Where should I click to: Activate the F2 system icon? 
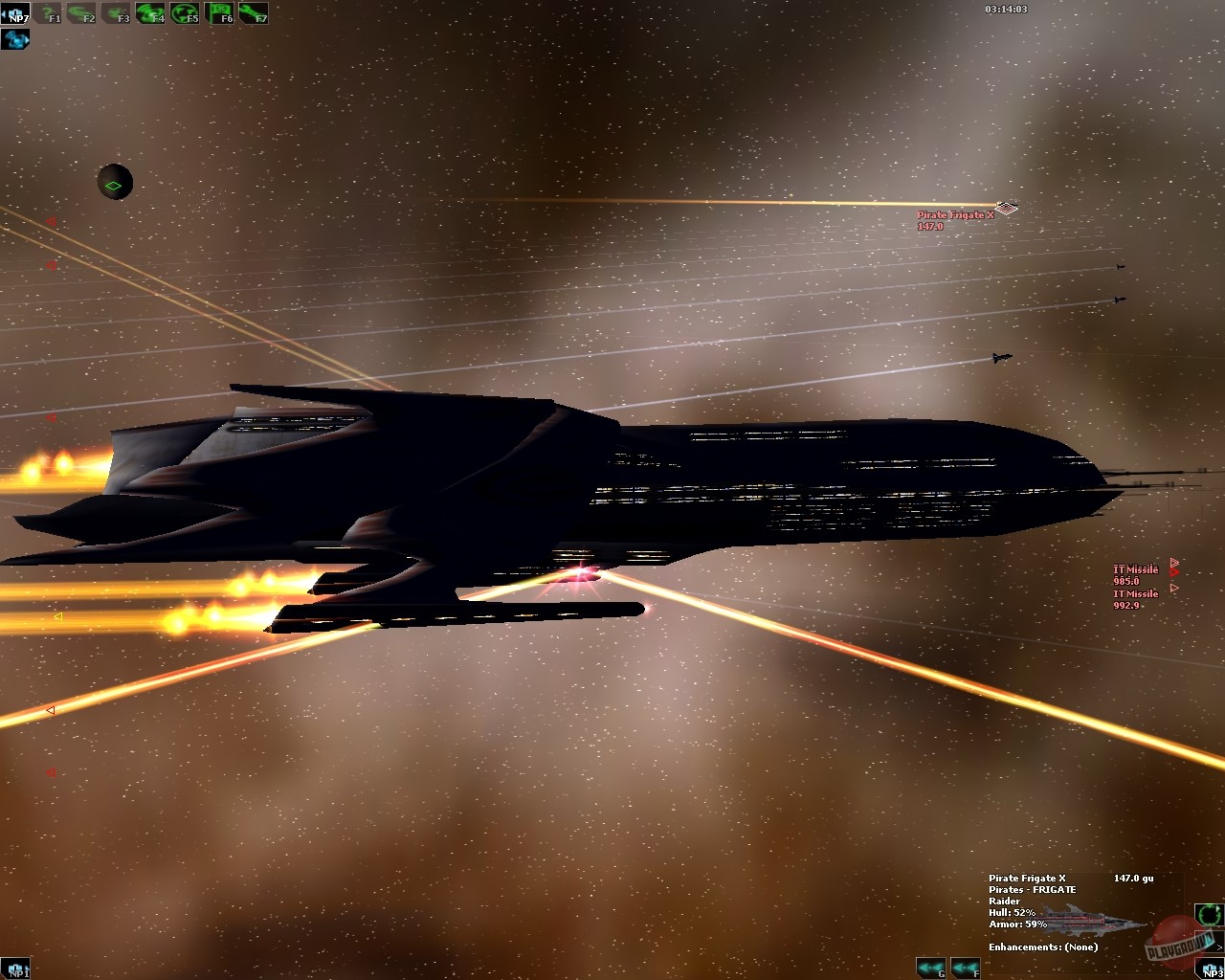tap(82, 13)
